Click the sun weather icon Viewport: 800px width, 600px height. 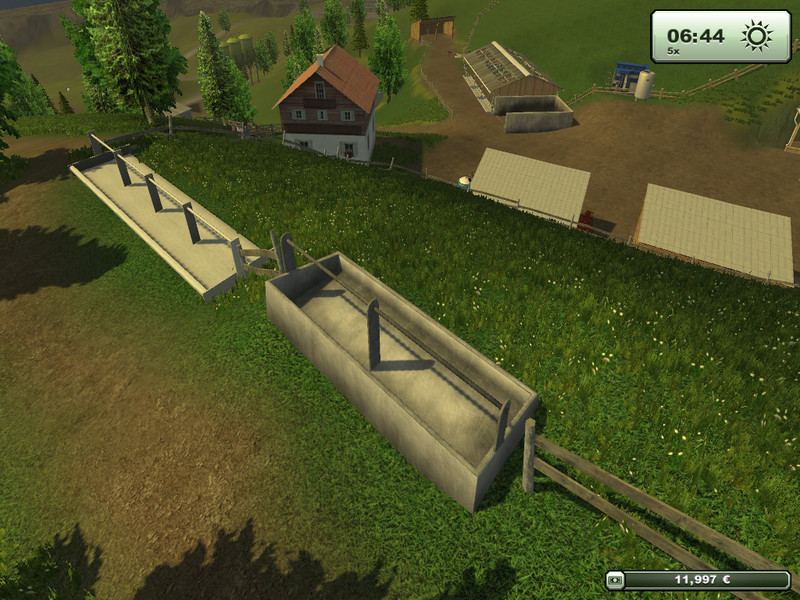756,36
